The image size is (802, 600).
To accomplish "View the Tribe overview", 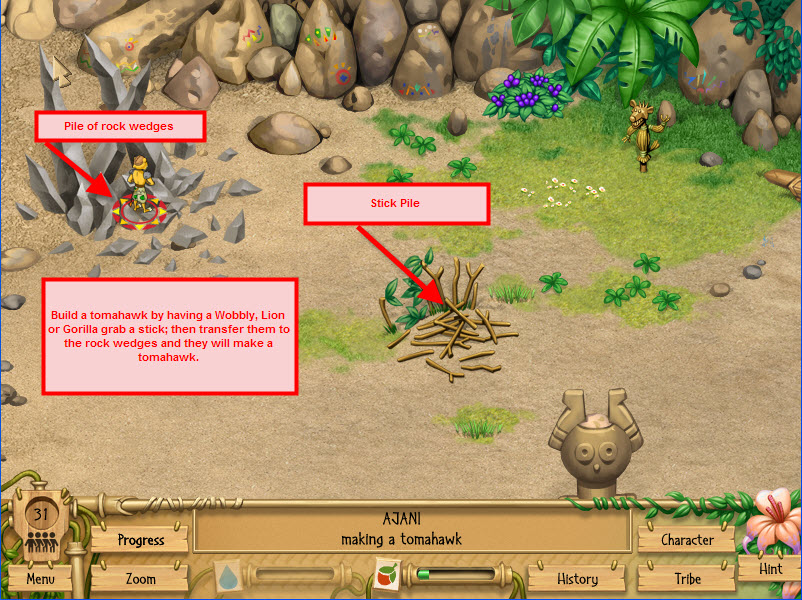I will [x=687, y=578].
